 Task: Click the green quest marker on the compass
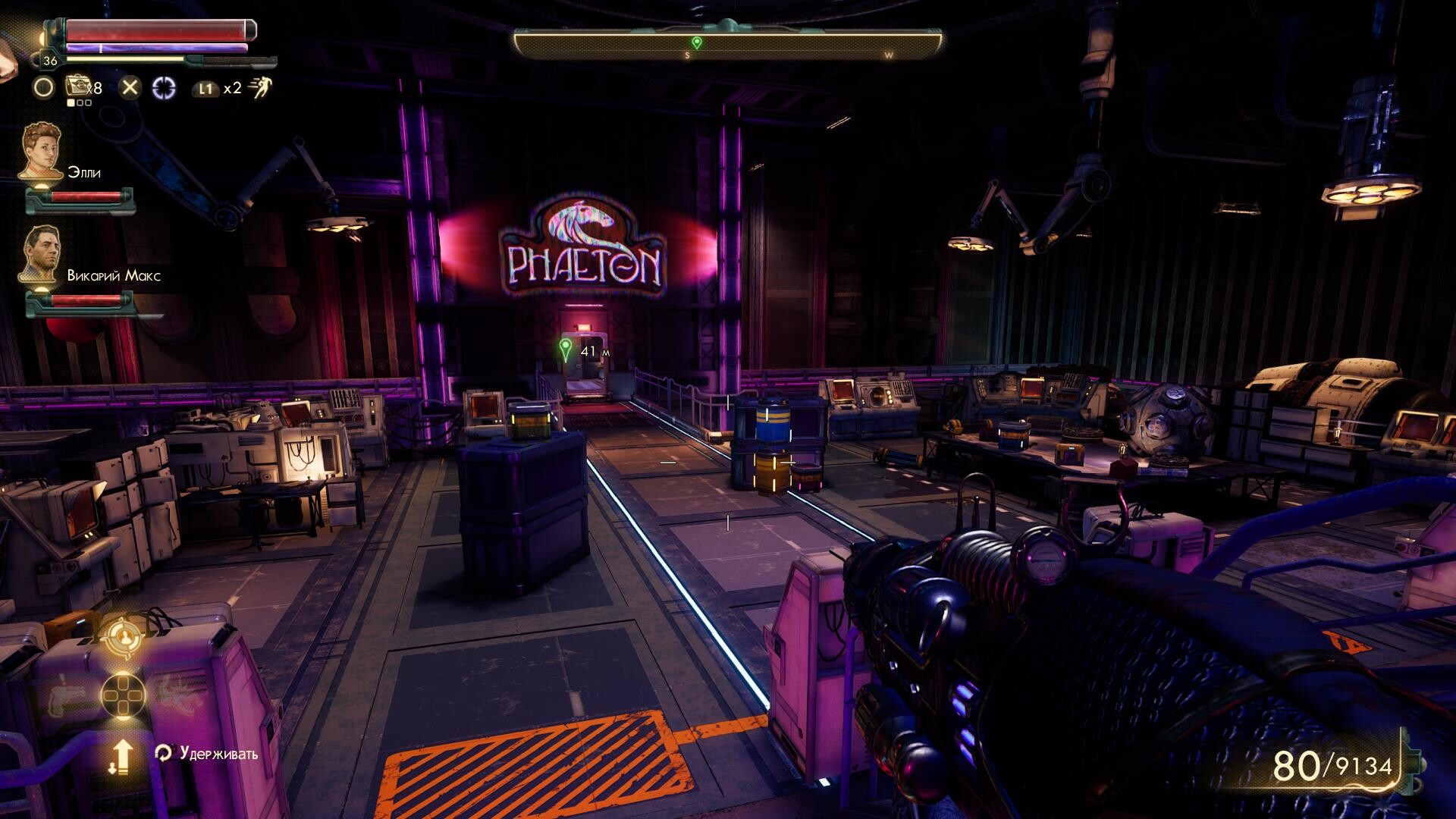pyautogui.click(x=696, y=42)
